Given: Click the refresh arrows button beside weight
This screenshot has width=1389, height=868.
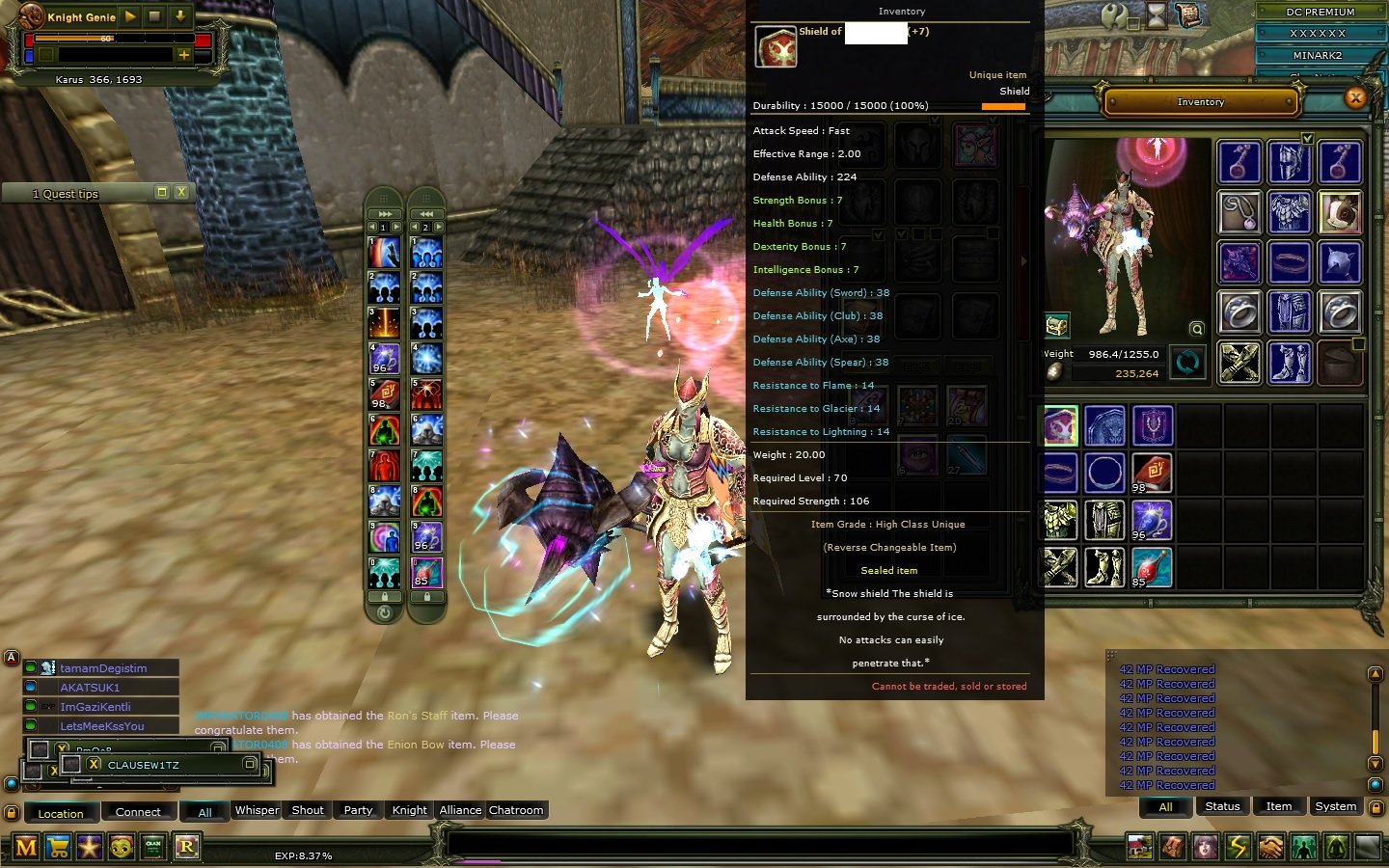Looking at the screenshot, I should (1187, 362).
